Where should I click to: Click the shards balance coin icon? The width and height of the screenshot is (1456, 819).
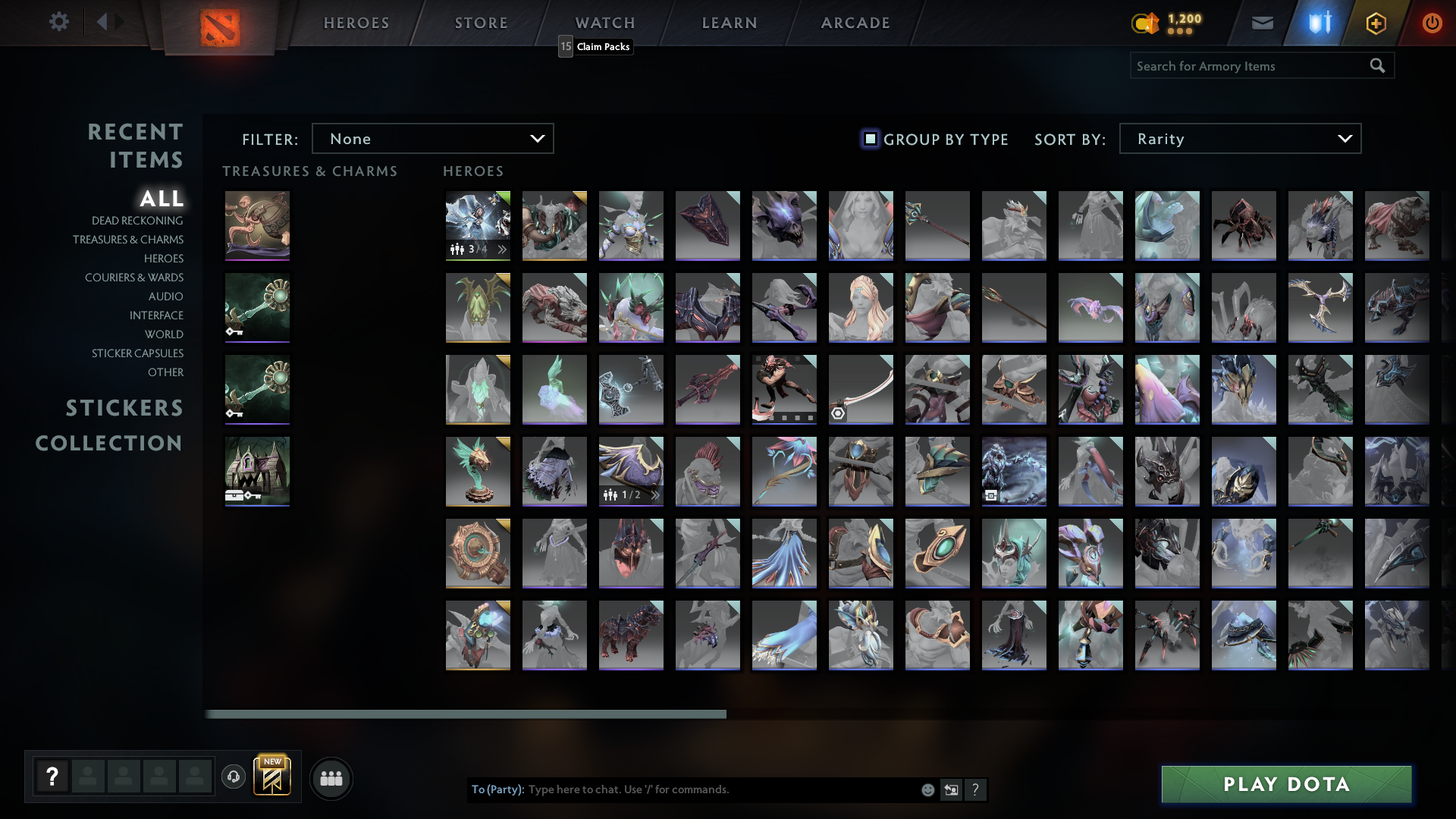(x=1145, y=24)
